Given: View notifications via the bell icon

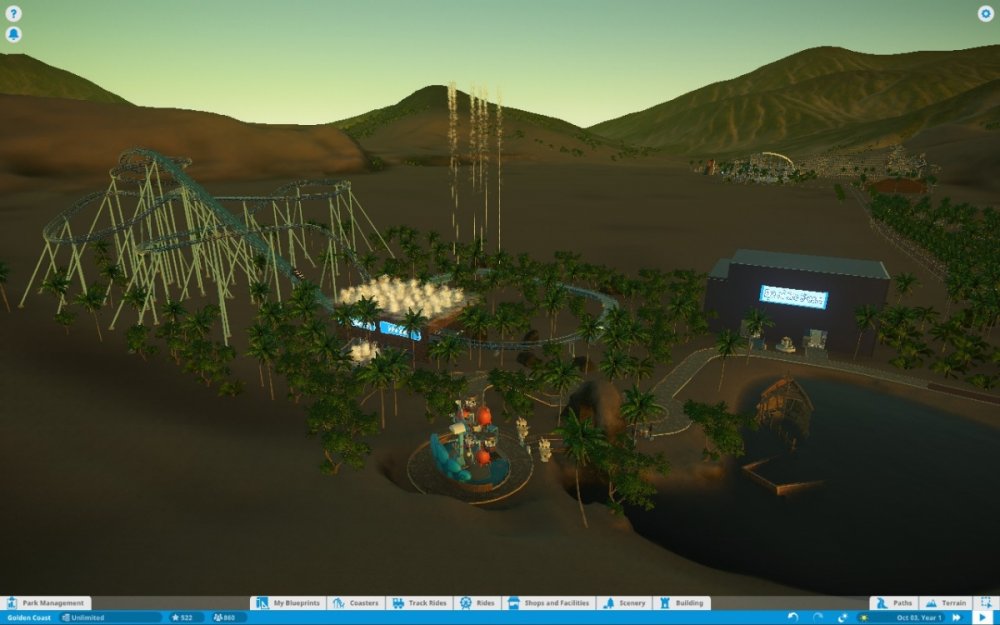Looking at the screenshot, I should click(x=14, y=34).
